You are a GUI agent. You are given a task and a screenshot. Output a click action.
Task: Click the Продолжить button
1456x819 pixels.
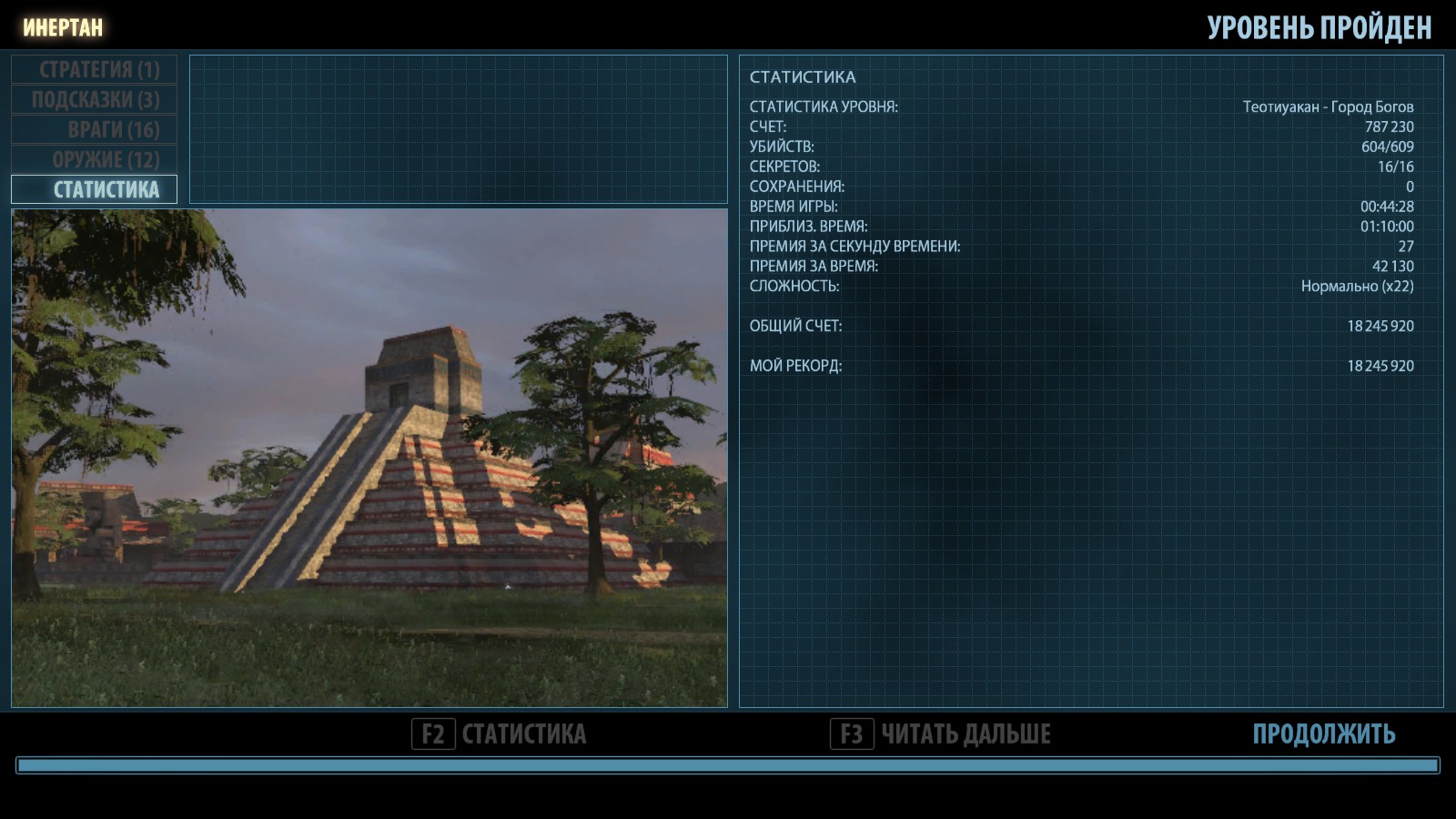click(1323, 733)
